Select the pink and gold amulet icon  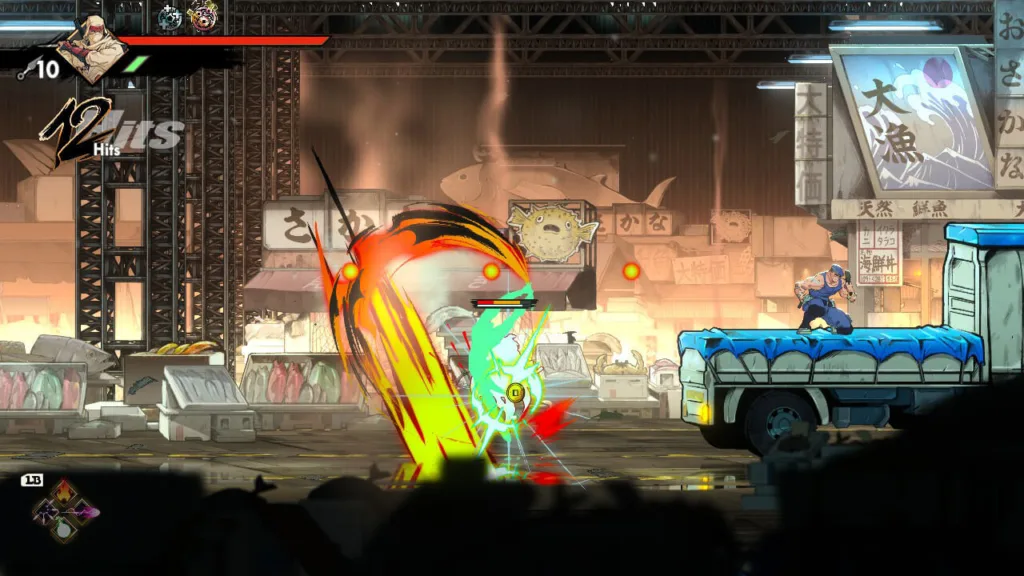[x=203, y=17]
